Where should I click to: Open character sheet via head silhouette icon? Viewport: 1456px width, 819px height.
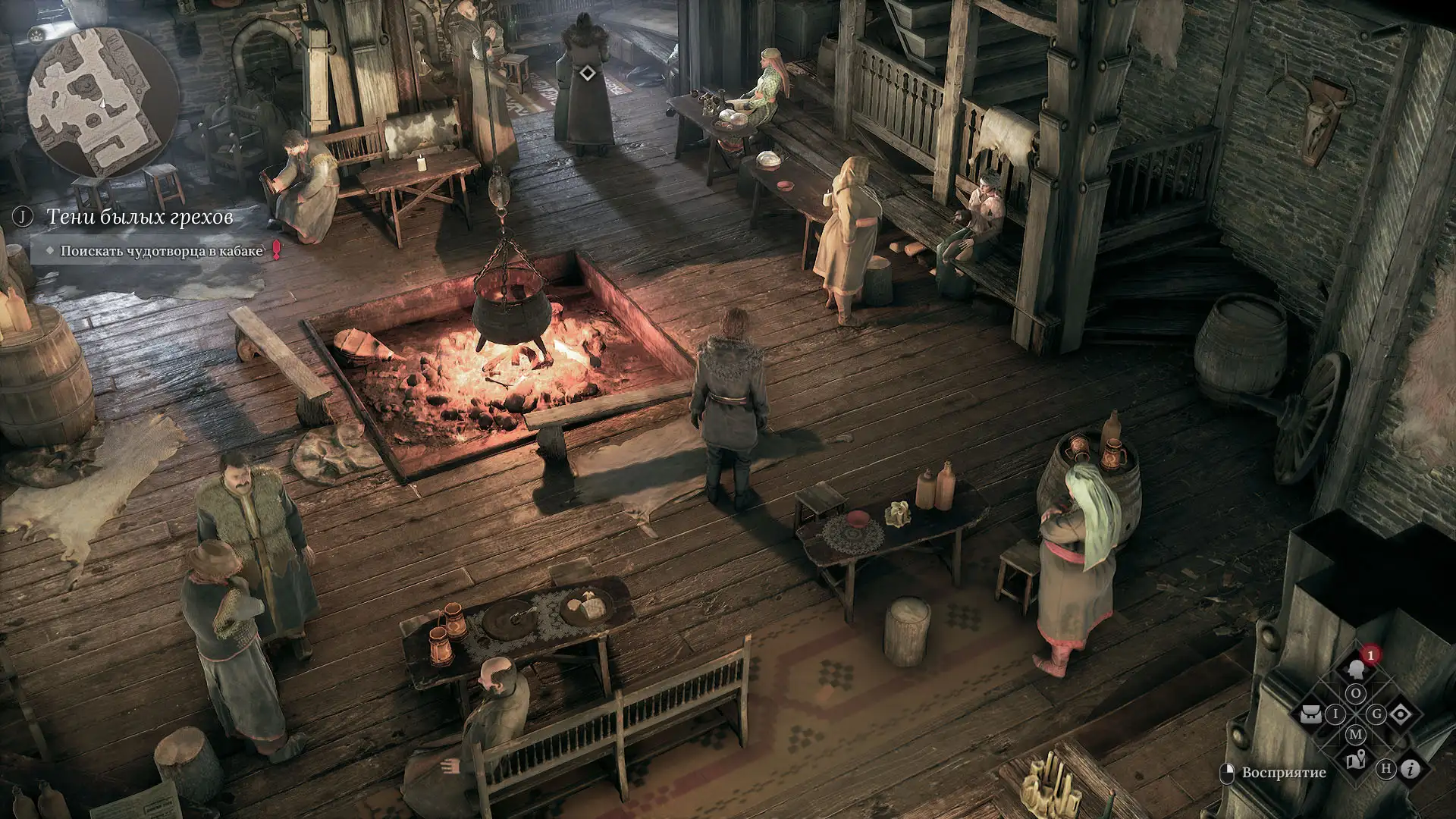click(x=1355, y=670)
